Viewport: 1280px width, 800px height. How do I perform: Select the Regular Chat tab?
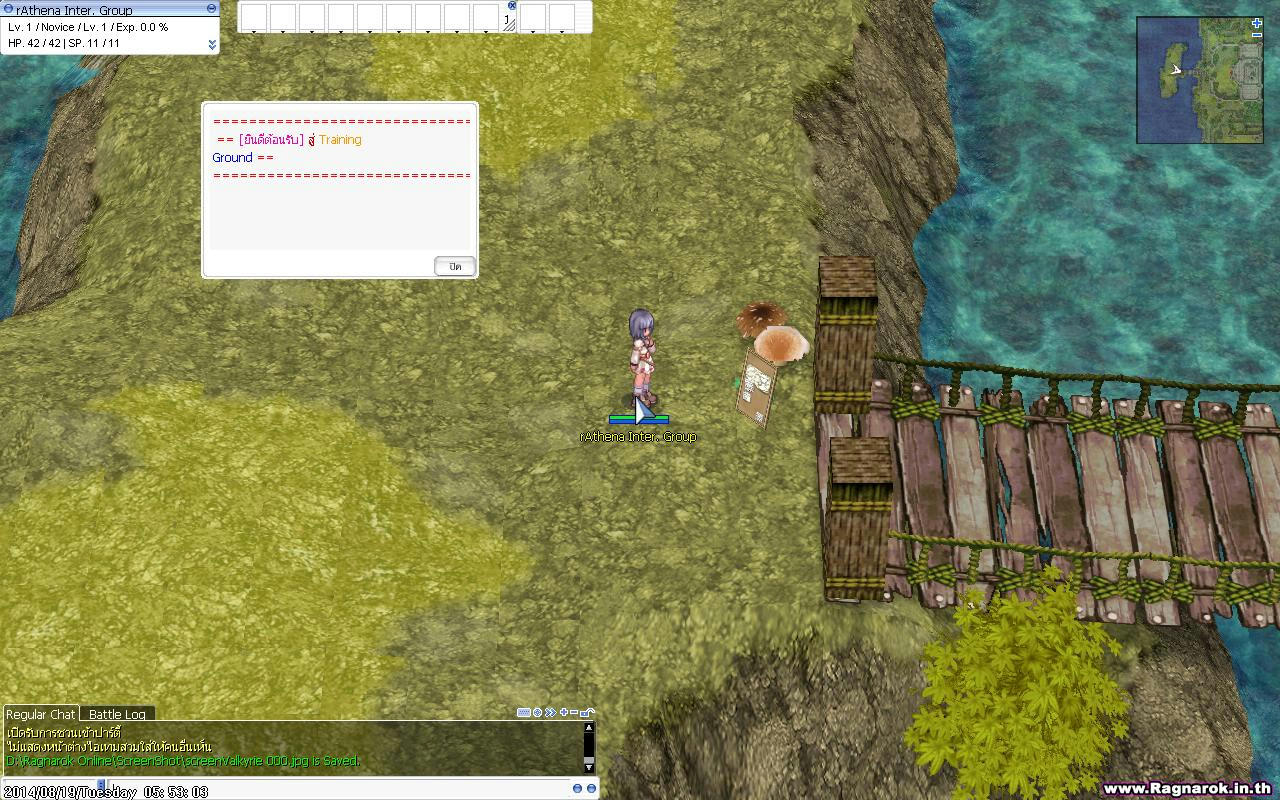tap(41, 714)
